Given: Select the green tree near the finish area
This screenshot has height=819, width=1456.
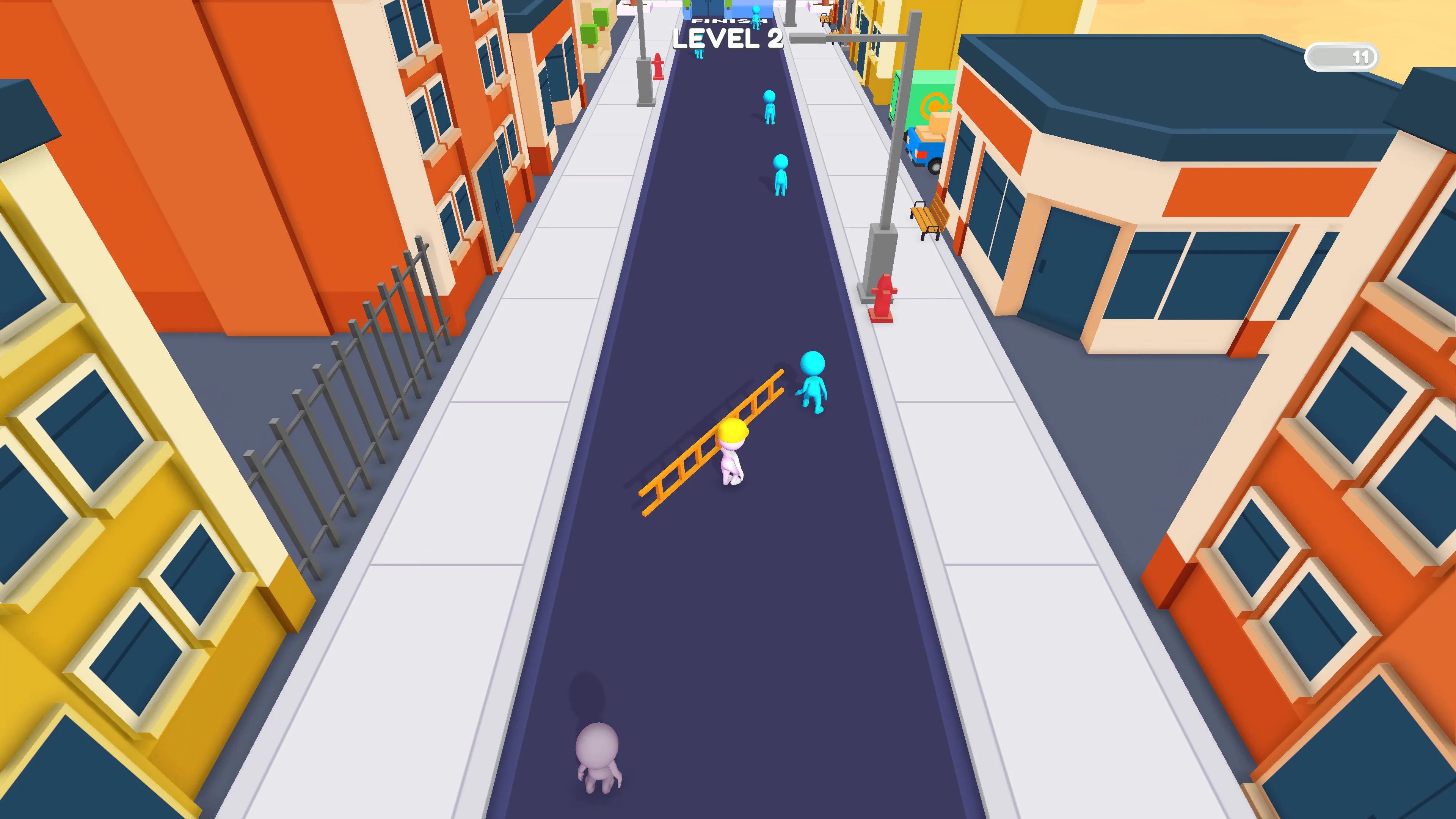Looking at the screenshot, I should click(x=687, y=5).
